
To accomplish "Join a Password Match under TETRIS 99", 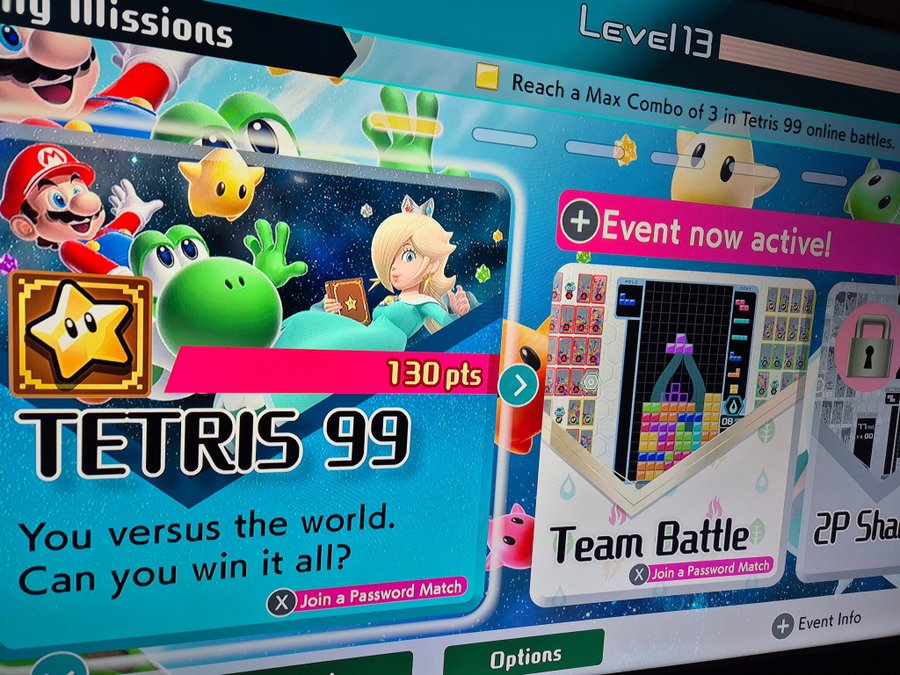I will coord(366,597).
